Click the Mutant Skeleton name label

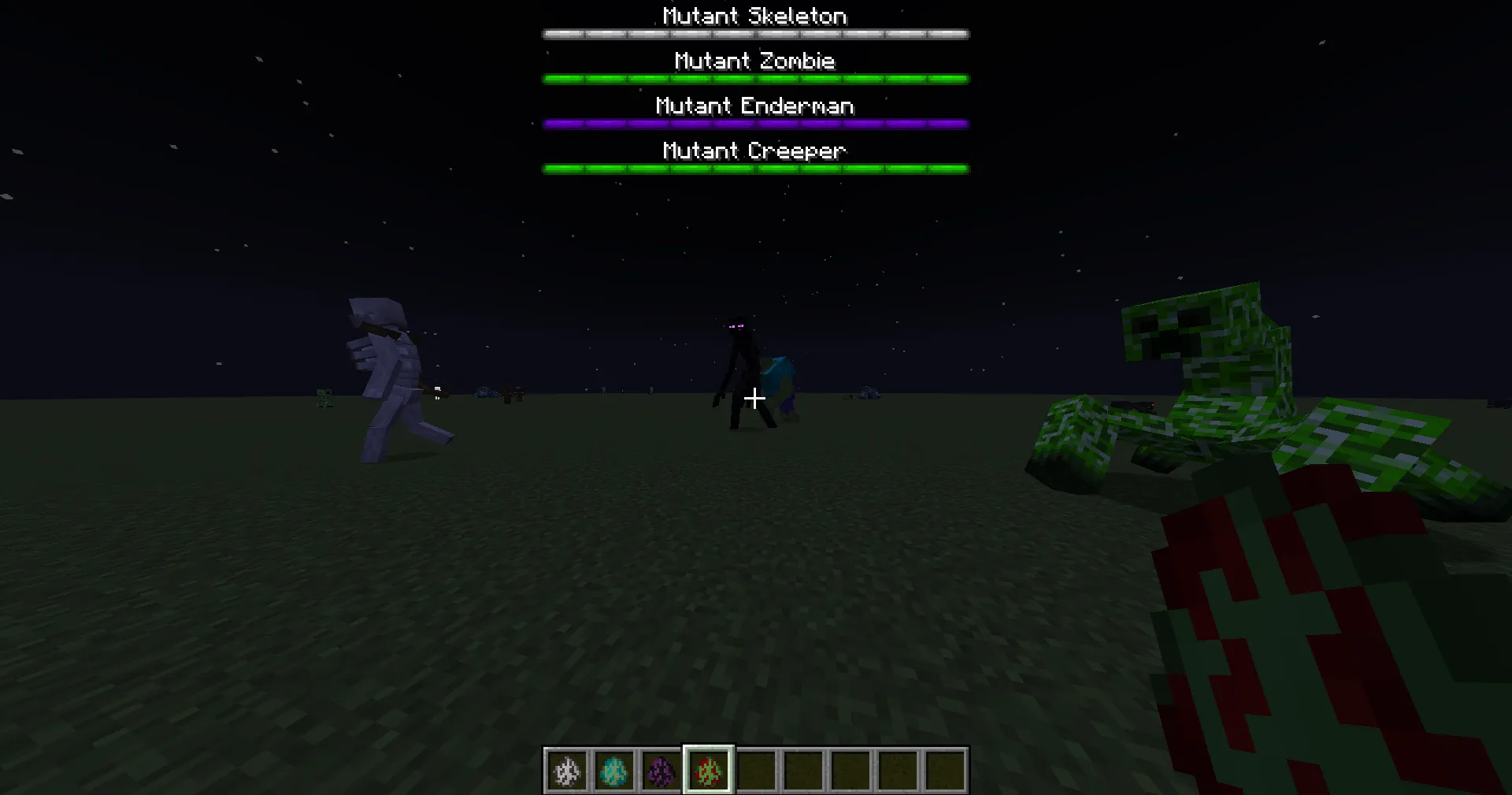[x=754, y=15]
